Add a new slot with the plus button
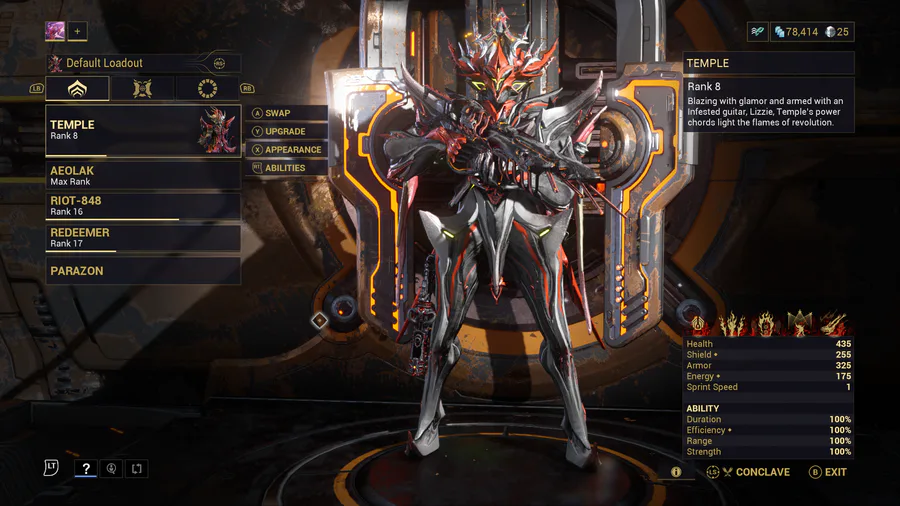900x506 pixels. tap(78, 32)
